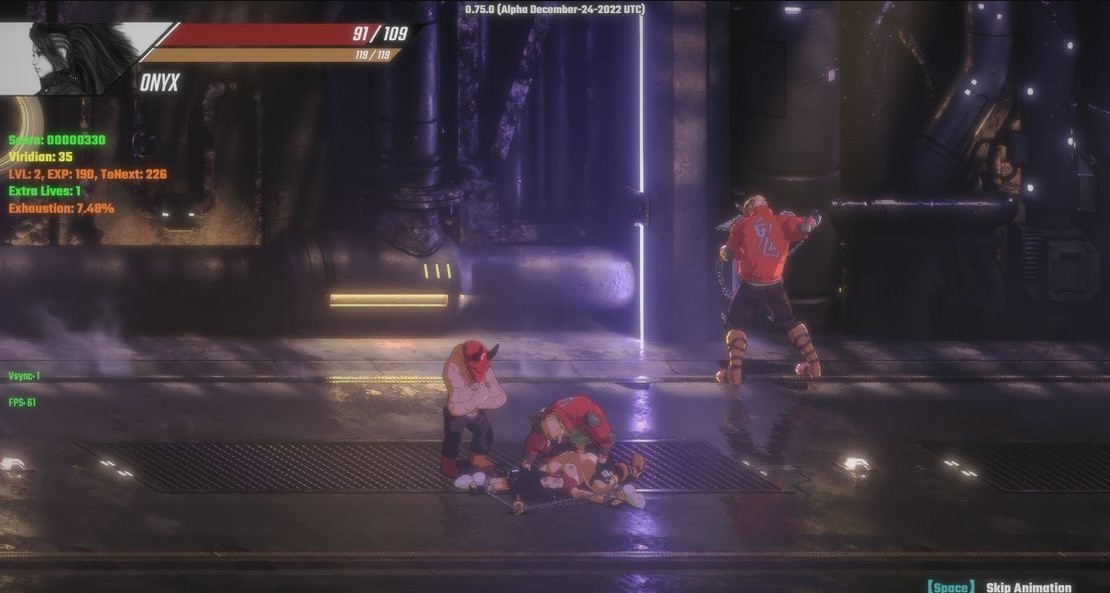The image size is (1110, 593).
Task: Select the Skip Animation label
Action: tap(1028, 587)
